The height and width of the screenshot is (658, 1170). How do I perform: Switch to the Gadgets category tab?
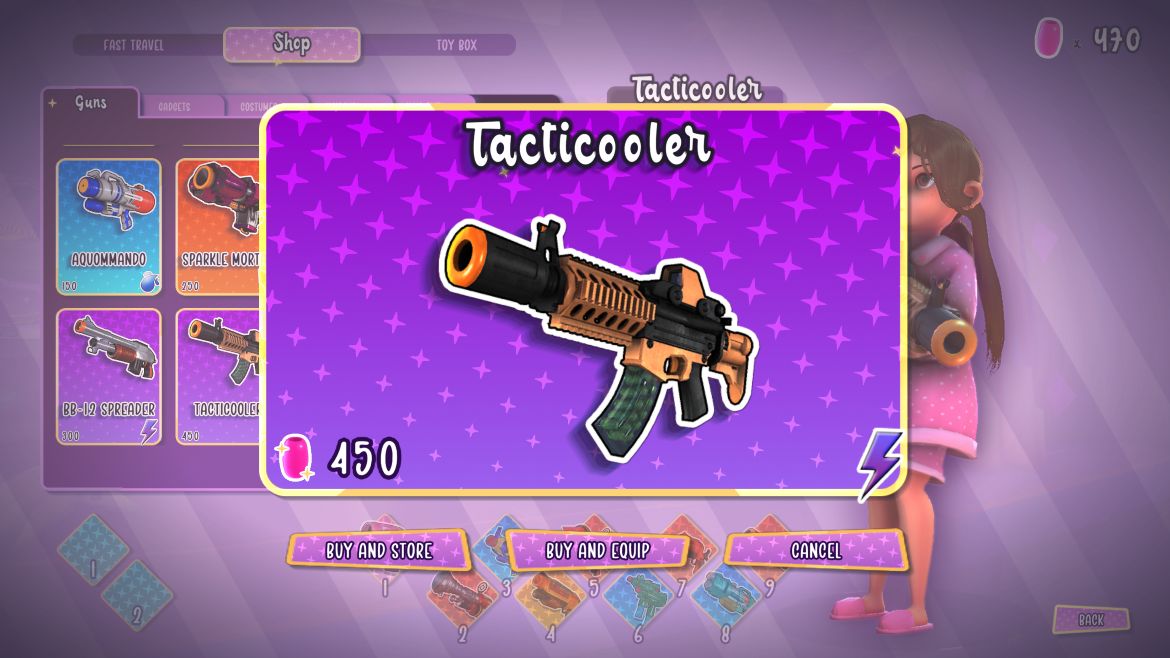click(x=174, y=107)
